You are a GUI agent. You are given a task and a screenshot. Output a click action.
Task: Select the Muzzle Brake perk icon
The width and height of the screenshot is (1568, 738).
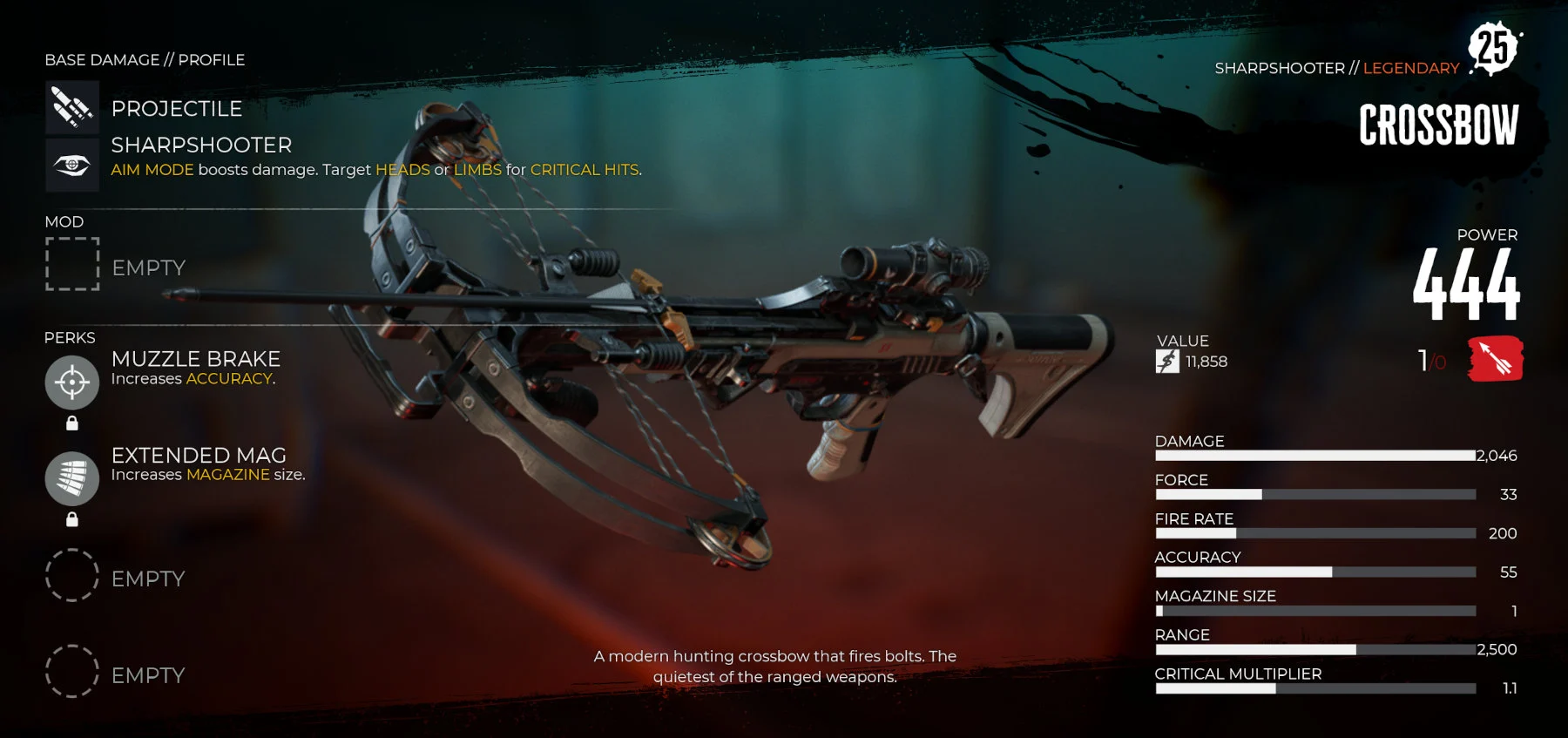(72, 382)
